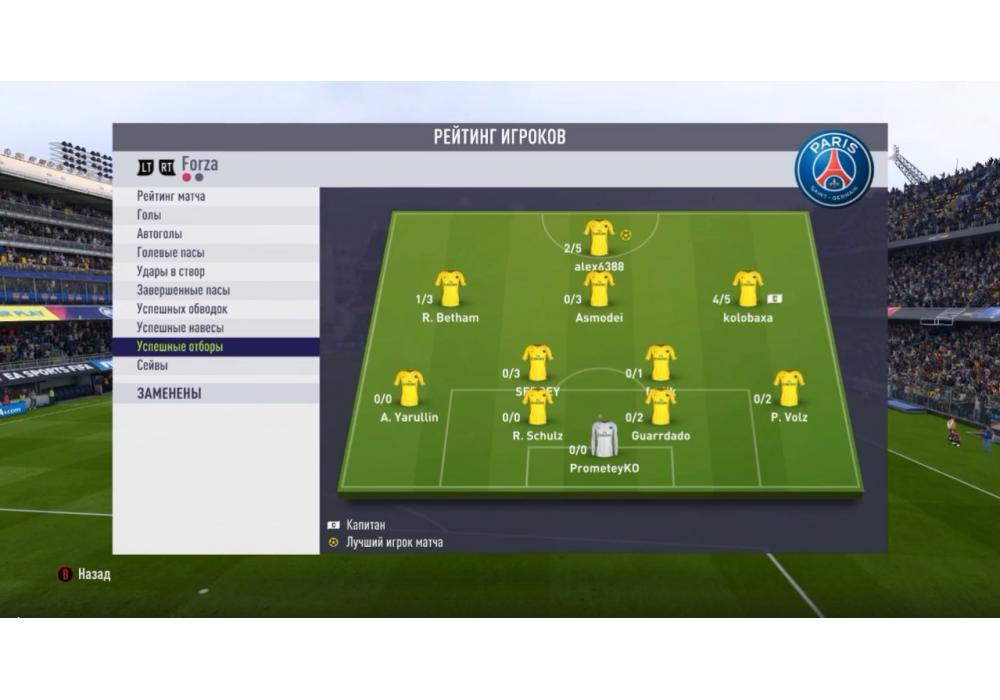Select striker alex6388 on the pitch
This screenshot has height=700, width=1000.
599,238
